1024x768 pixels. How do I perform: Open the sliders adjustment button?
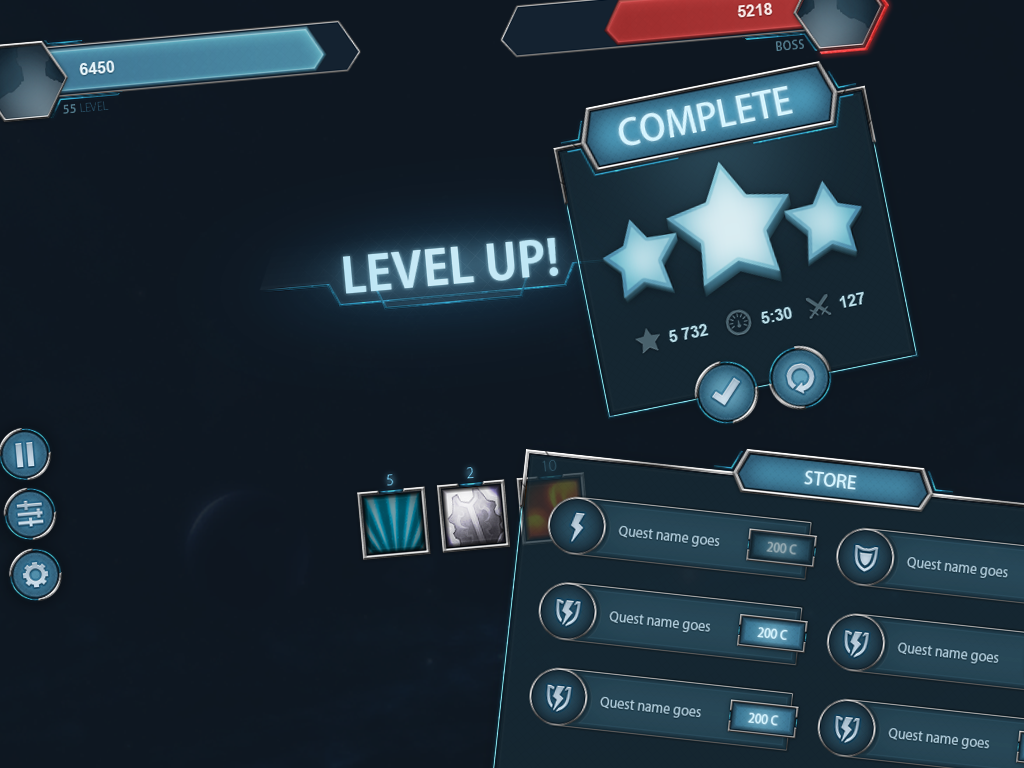(x=30, y=515)
